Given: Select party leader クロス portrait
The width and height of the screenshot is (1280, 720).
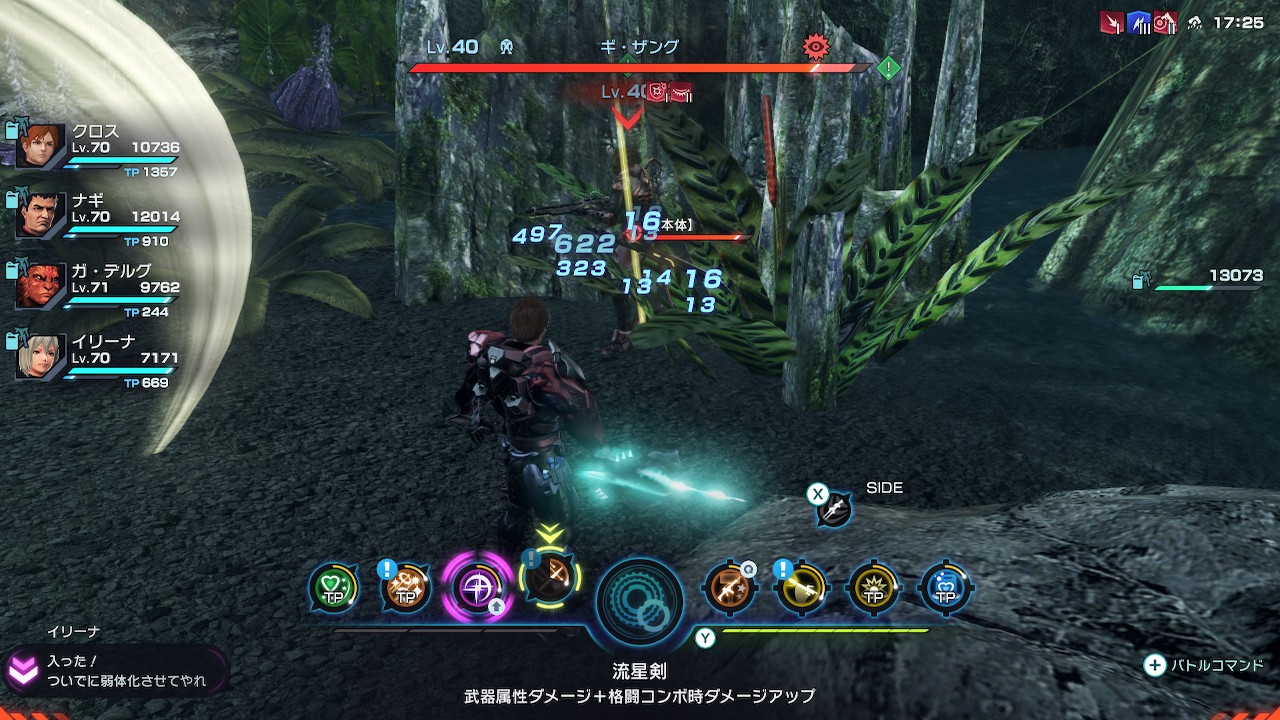Looking at the screenshot, I should tap(41, 146).
